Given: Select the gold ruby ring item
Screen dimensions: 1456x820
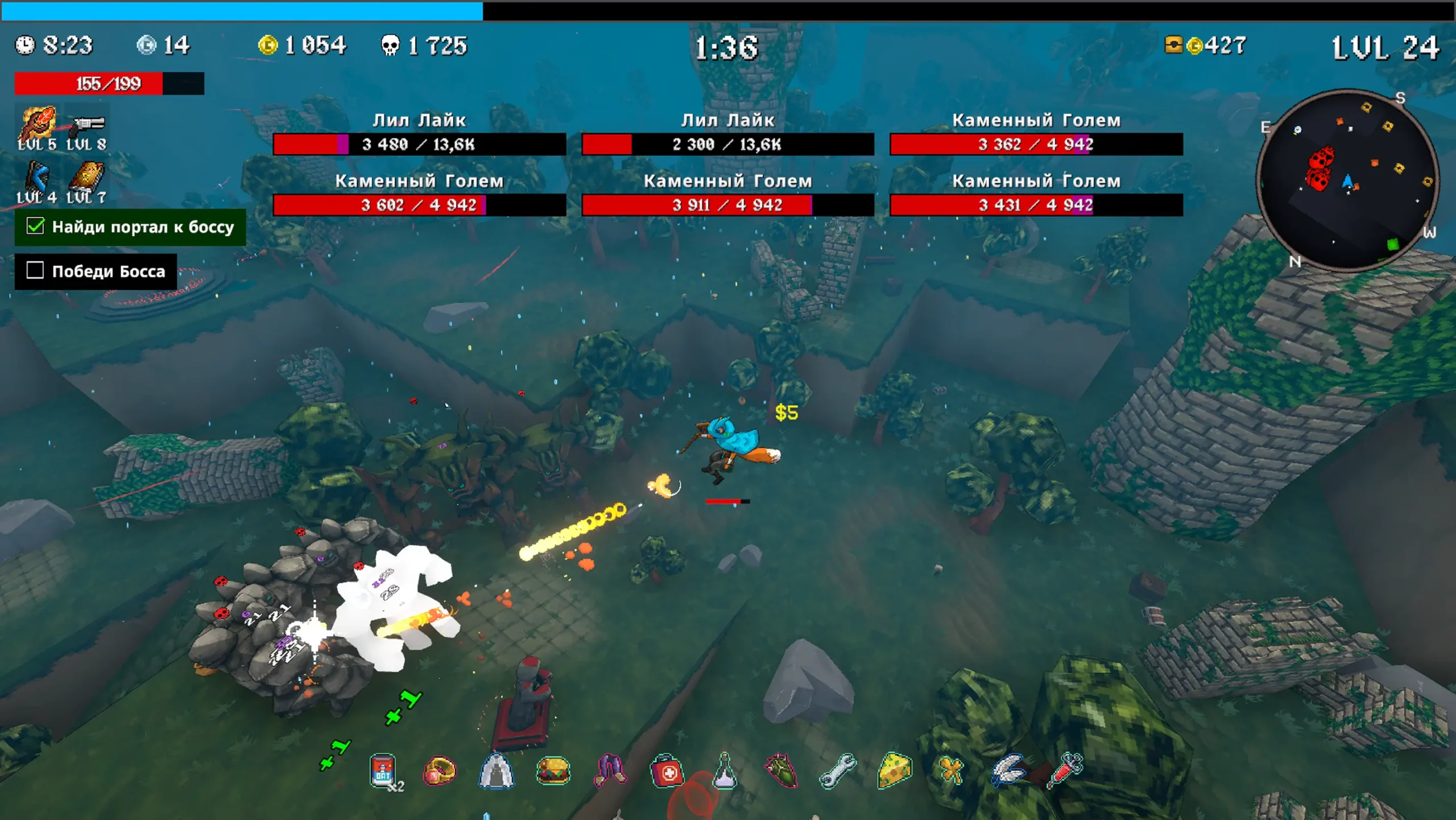Looking at the screenshot, I should pos(440,772).
